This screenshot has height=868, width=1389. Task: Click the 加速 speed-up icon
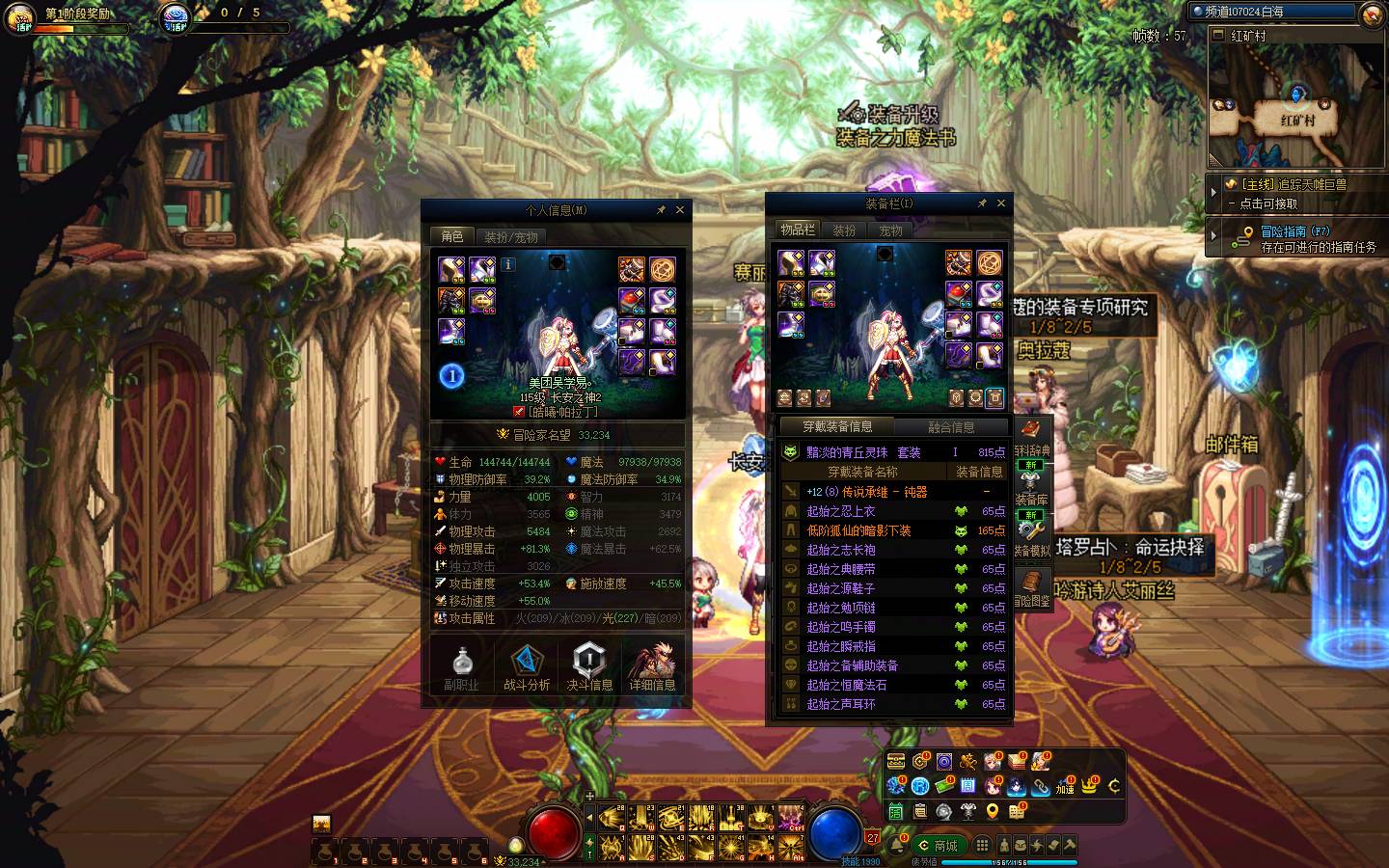pyautogui.click(x=1065, y=785)
